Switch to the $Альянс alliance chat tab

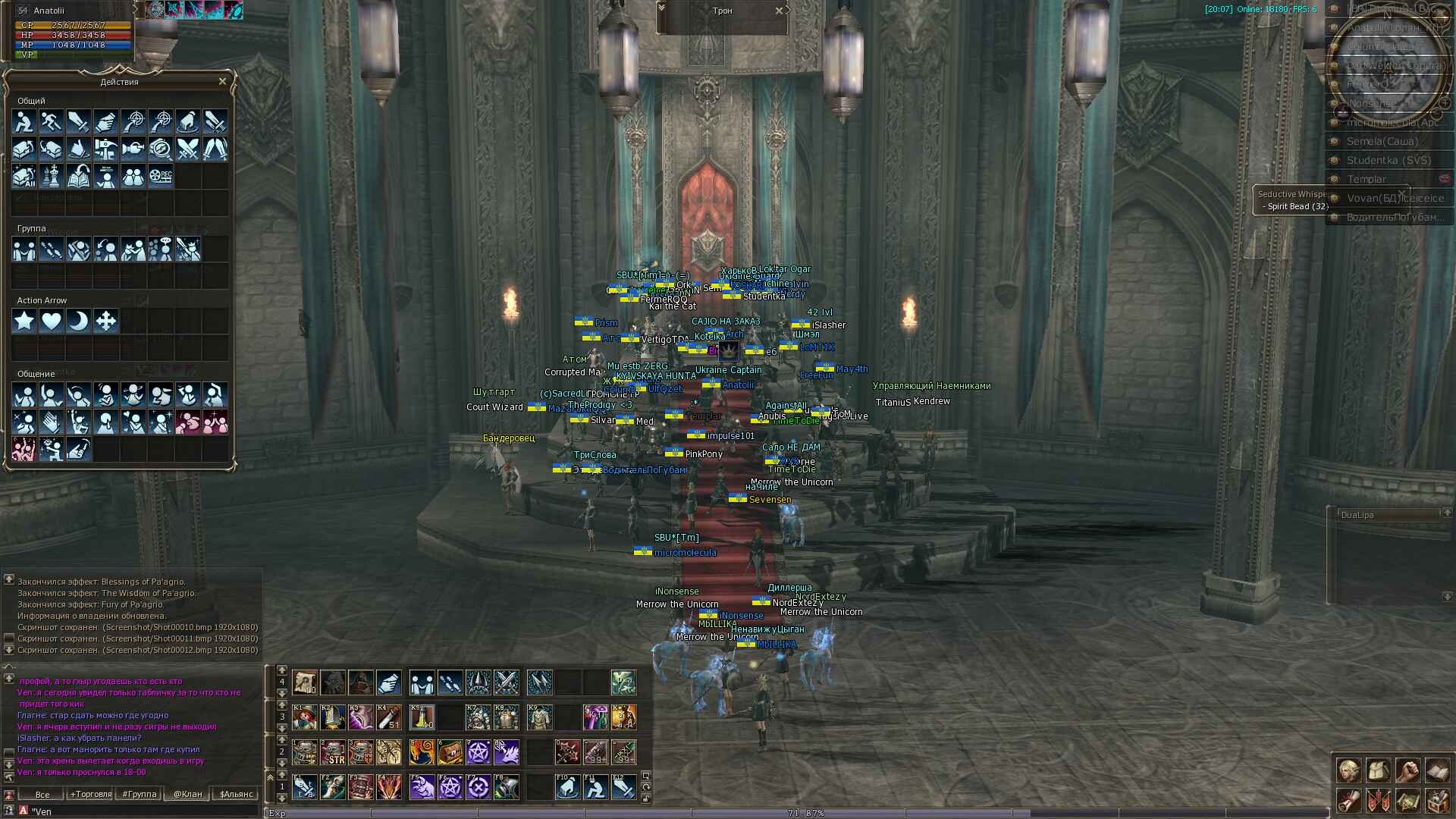236,794
